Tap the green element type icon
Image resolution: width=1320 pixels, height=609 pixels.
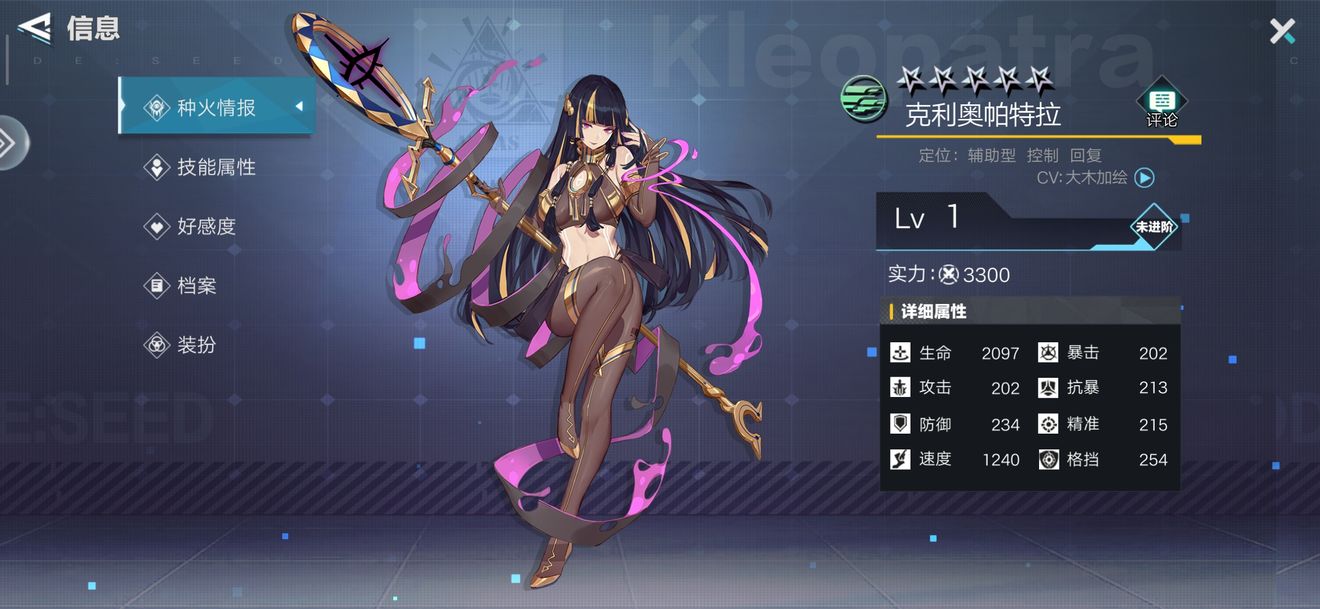tap(863, 99)
